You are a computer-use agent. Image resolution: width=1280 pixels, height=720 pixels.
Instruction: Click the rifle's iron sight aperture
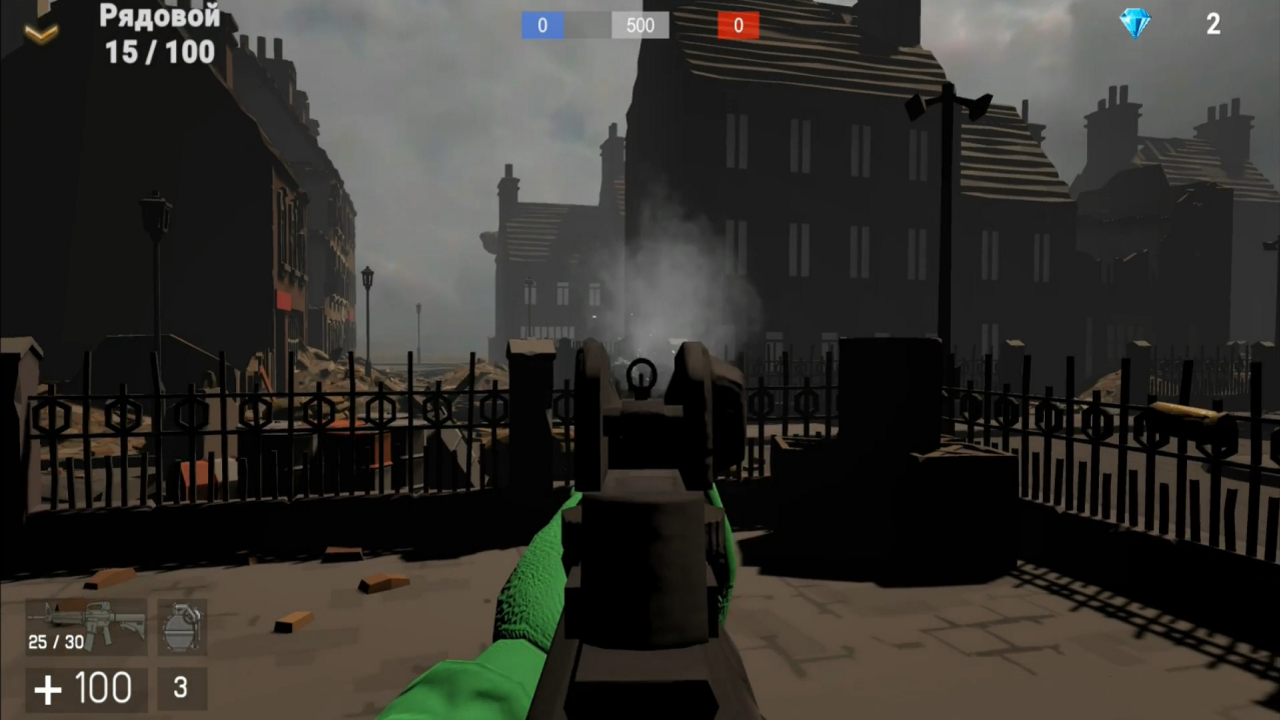pyautogui.click(x=640, y=375)
